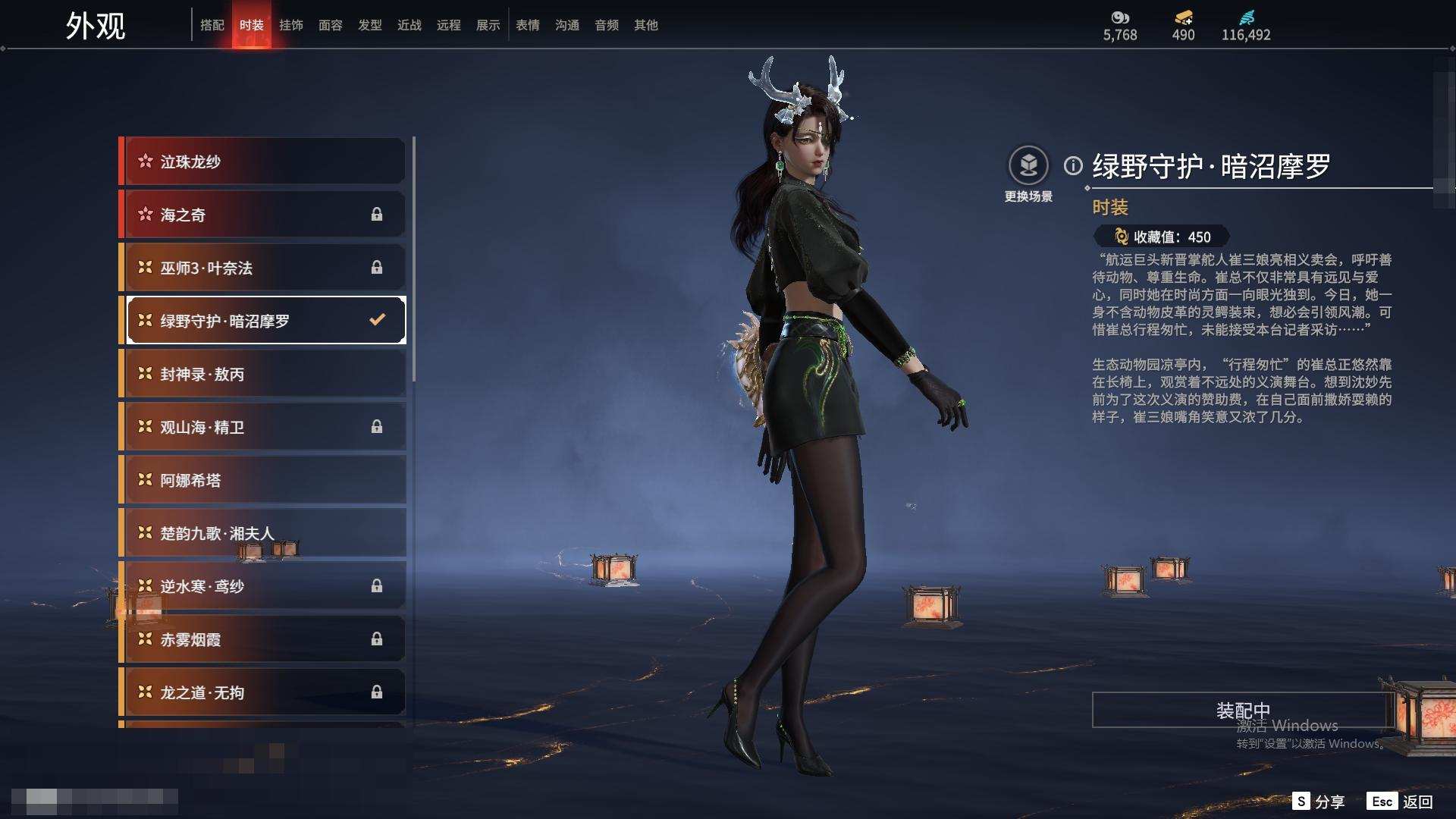
Task: Open the 近战 melee tab
Action: (x=409, y=25)
